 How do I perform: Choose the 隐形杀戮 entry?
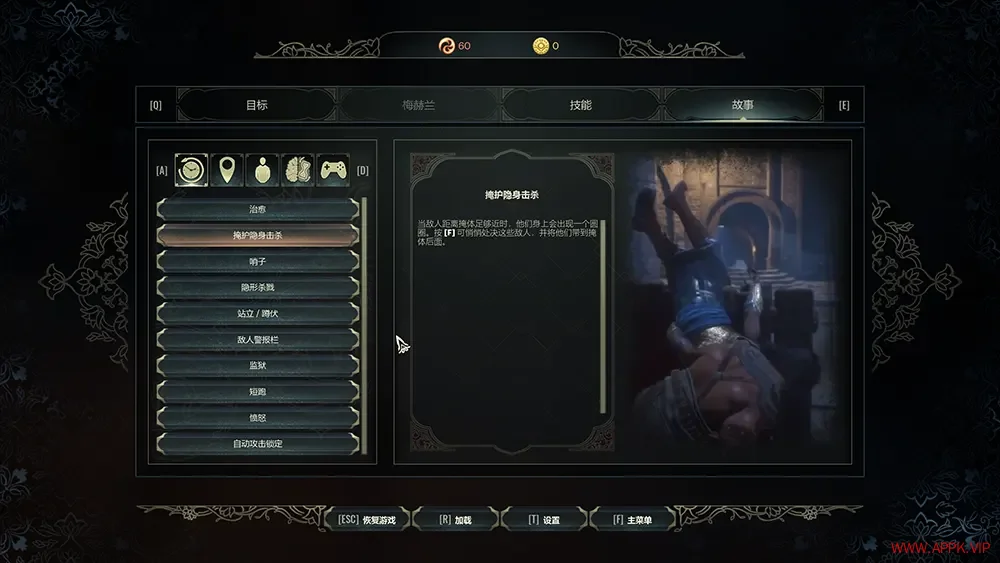pyautogui.click(x=257, y=287)
